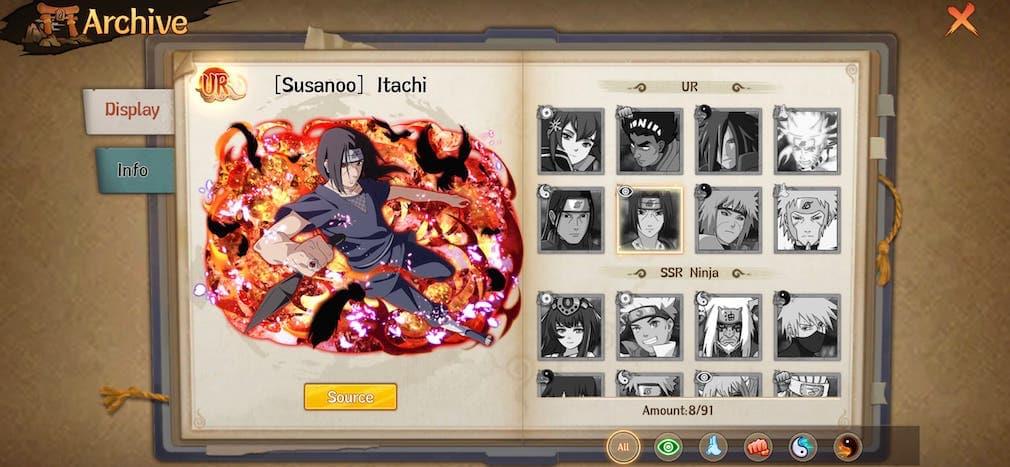Viewport: 1010px width, 467px height.
Task: Open the Info tab
Action: pos(133,170)
